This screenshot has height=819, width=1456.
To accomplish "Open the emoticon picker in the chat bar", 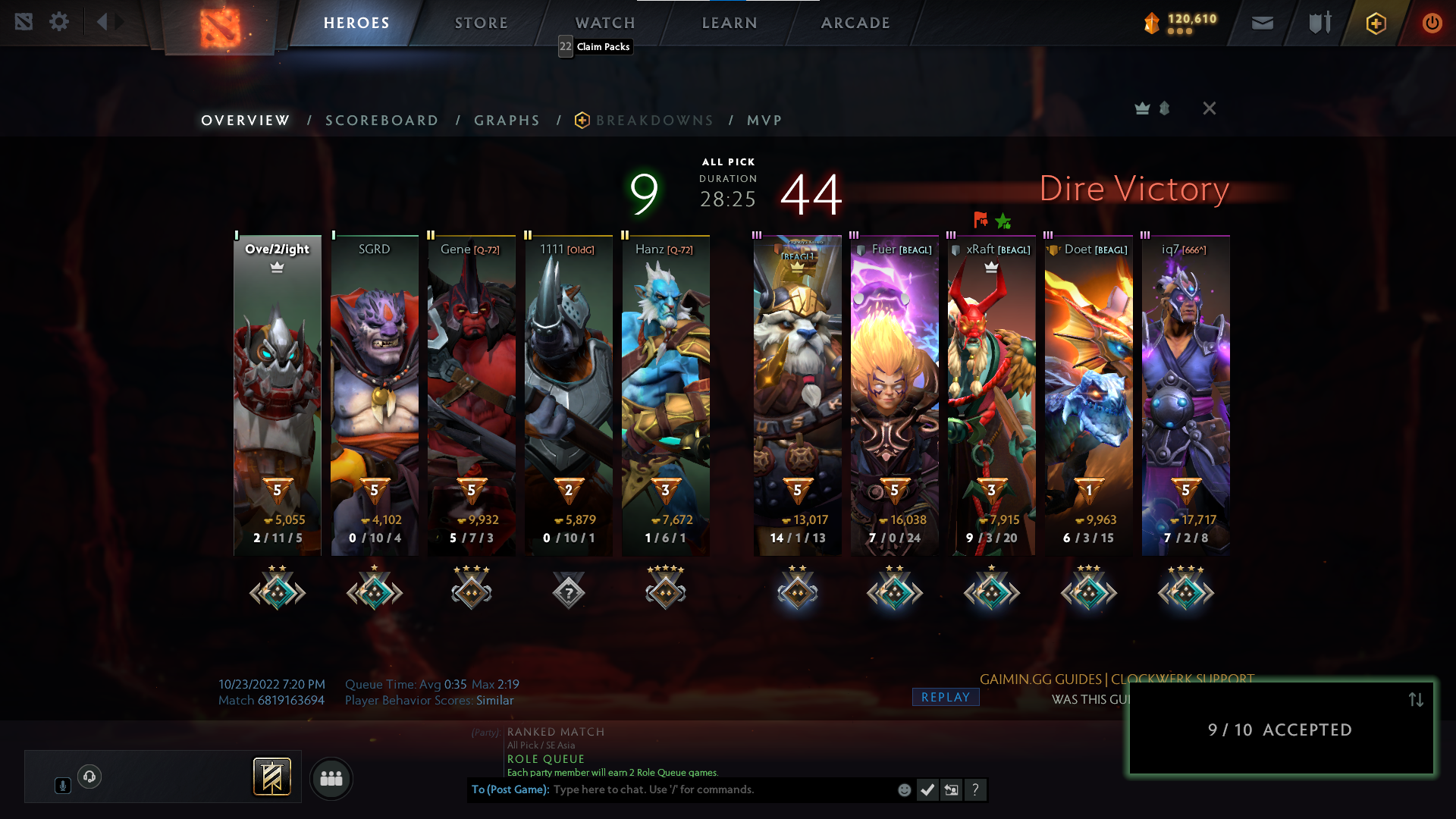I will pos(905,789).
